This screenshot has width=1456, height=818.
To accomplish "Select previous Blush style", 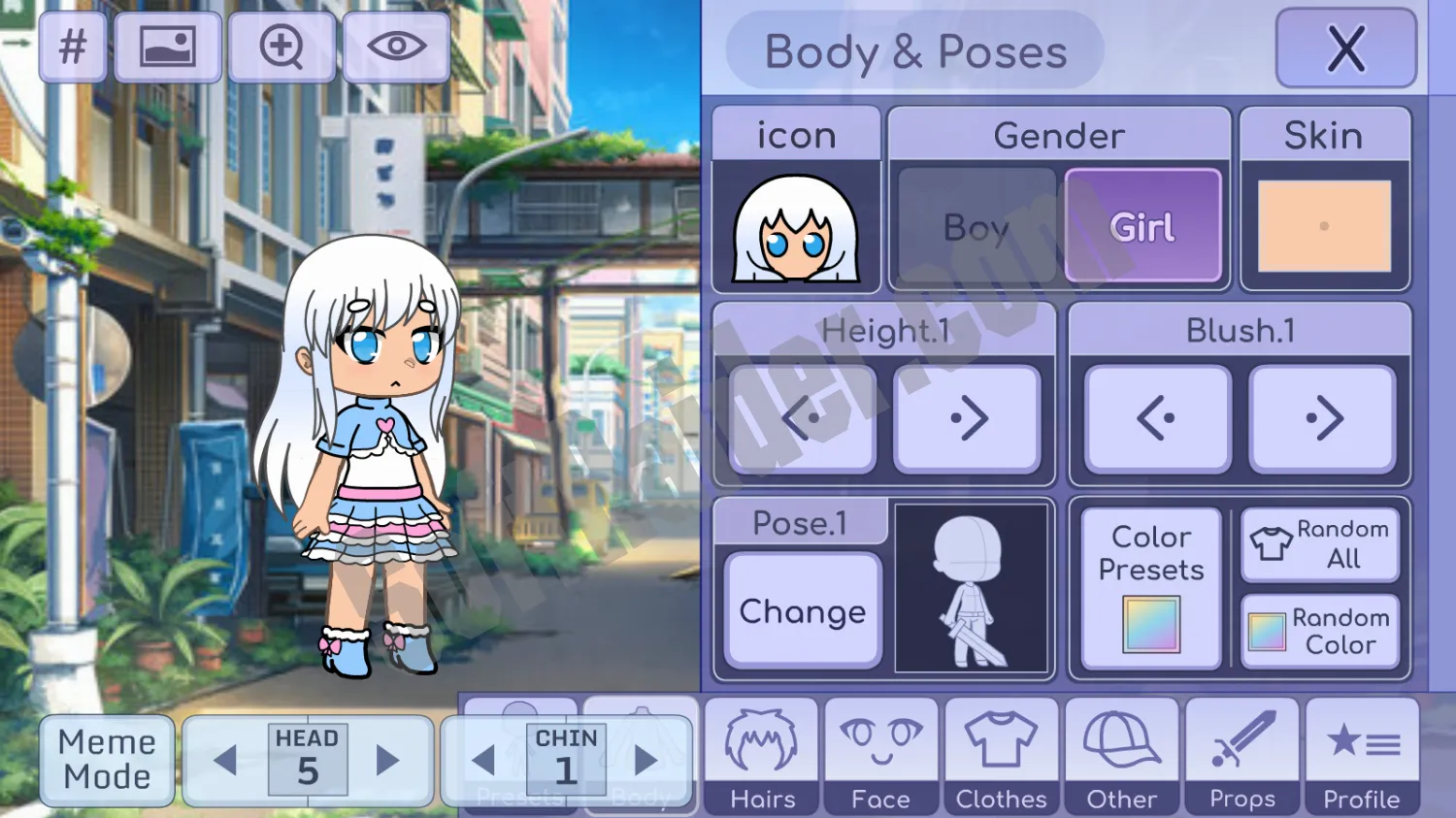I will pos(1157,419).
